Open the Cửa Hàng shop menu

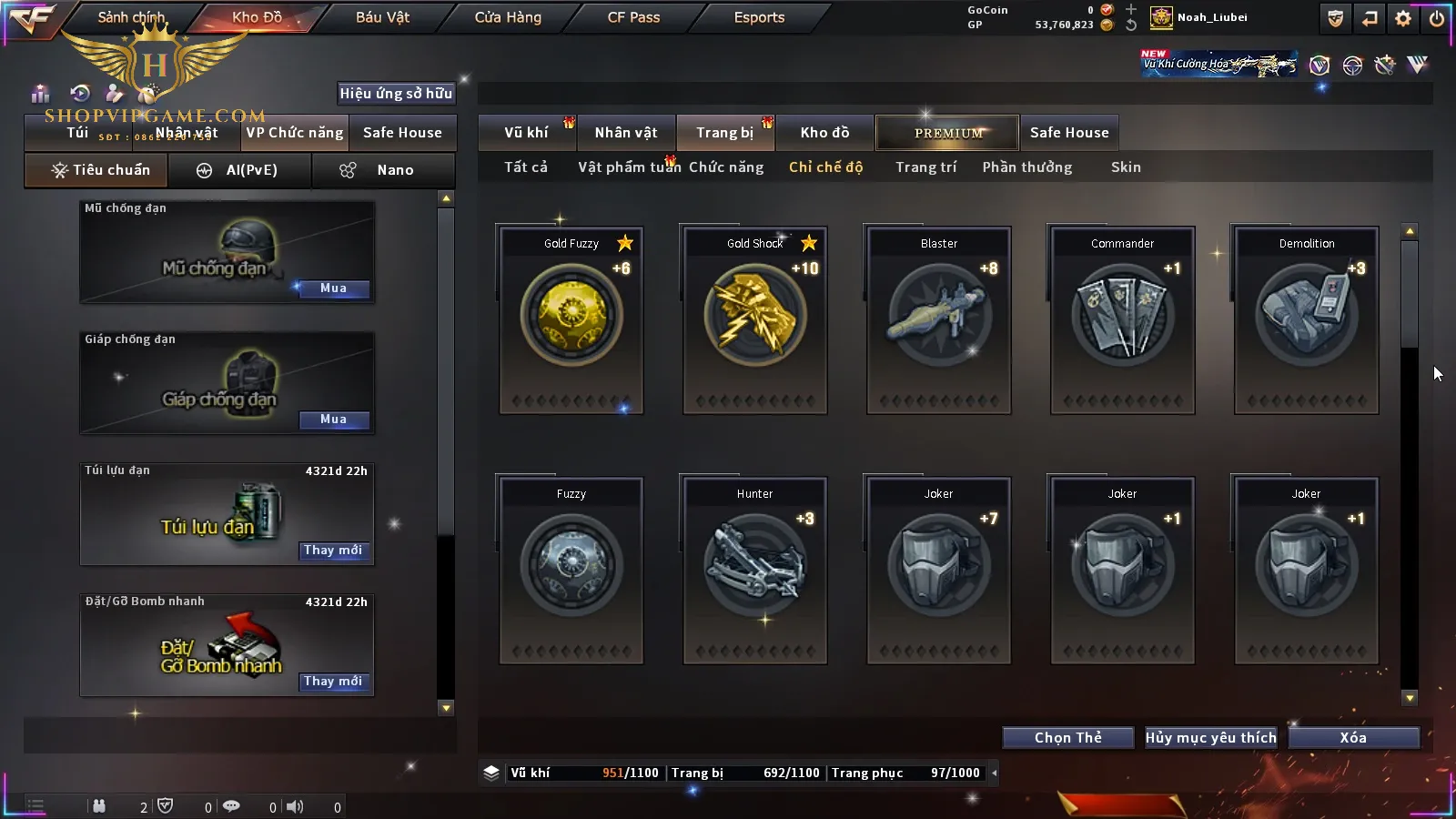(x=508, y=17)
